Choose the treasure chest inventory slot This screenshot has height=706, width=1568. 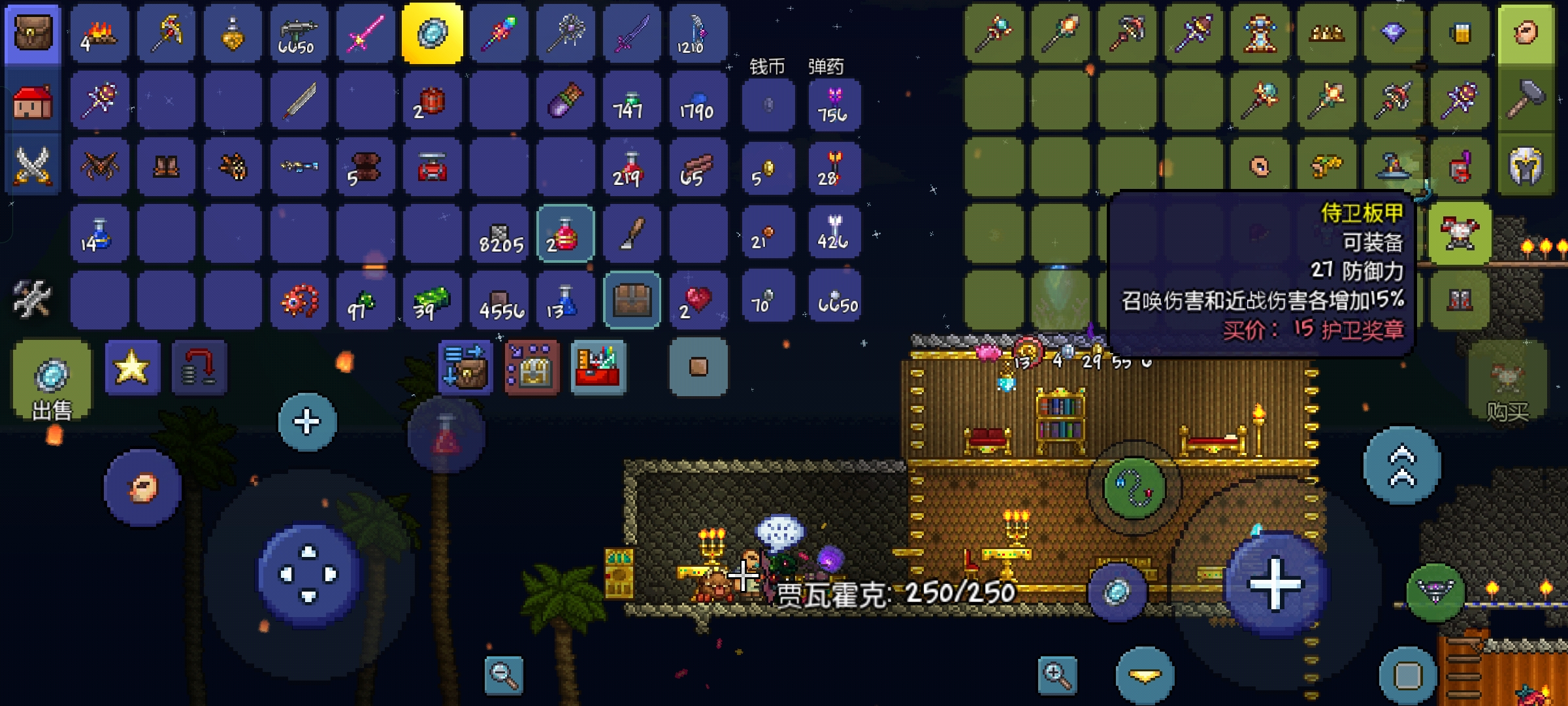coord(632,300)
